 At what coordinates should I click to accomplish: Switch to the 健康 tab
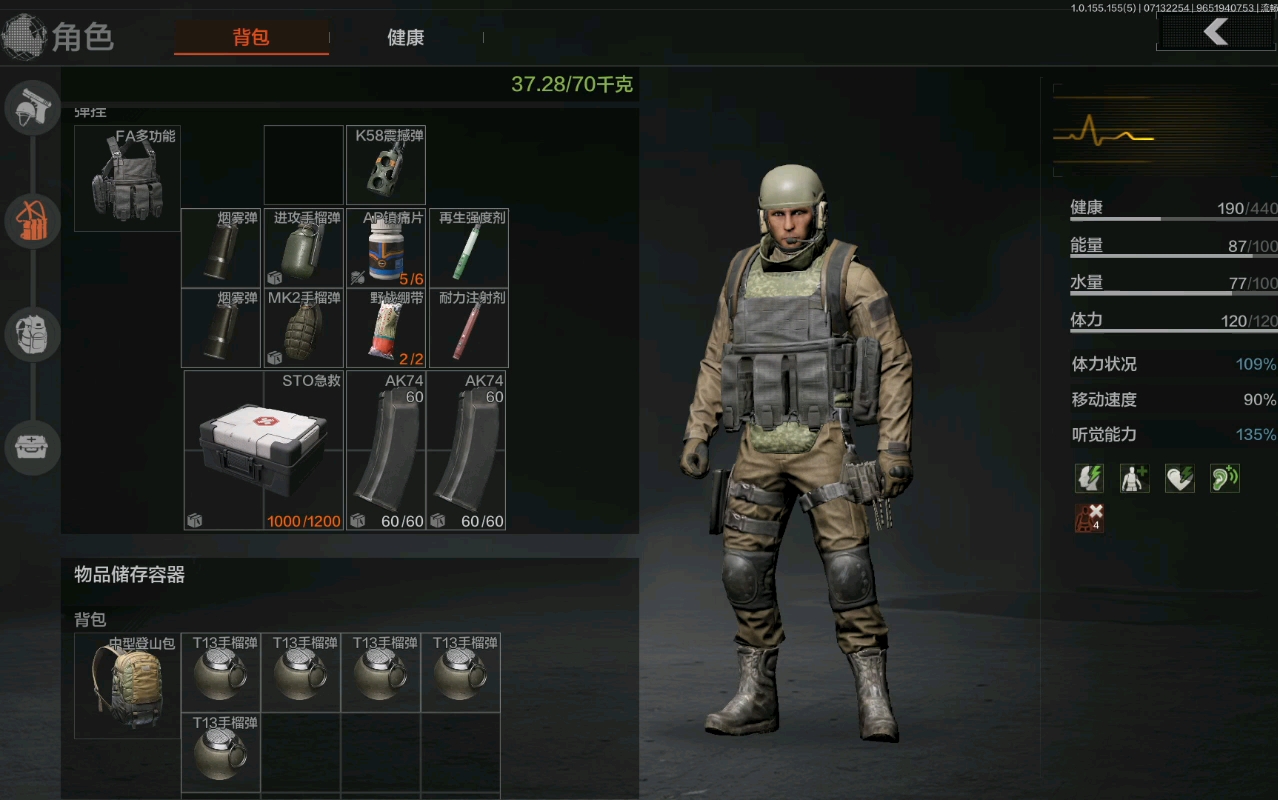406,38
